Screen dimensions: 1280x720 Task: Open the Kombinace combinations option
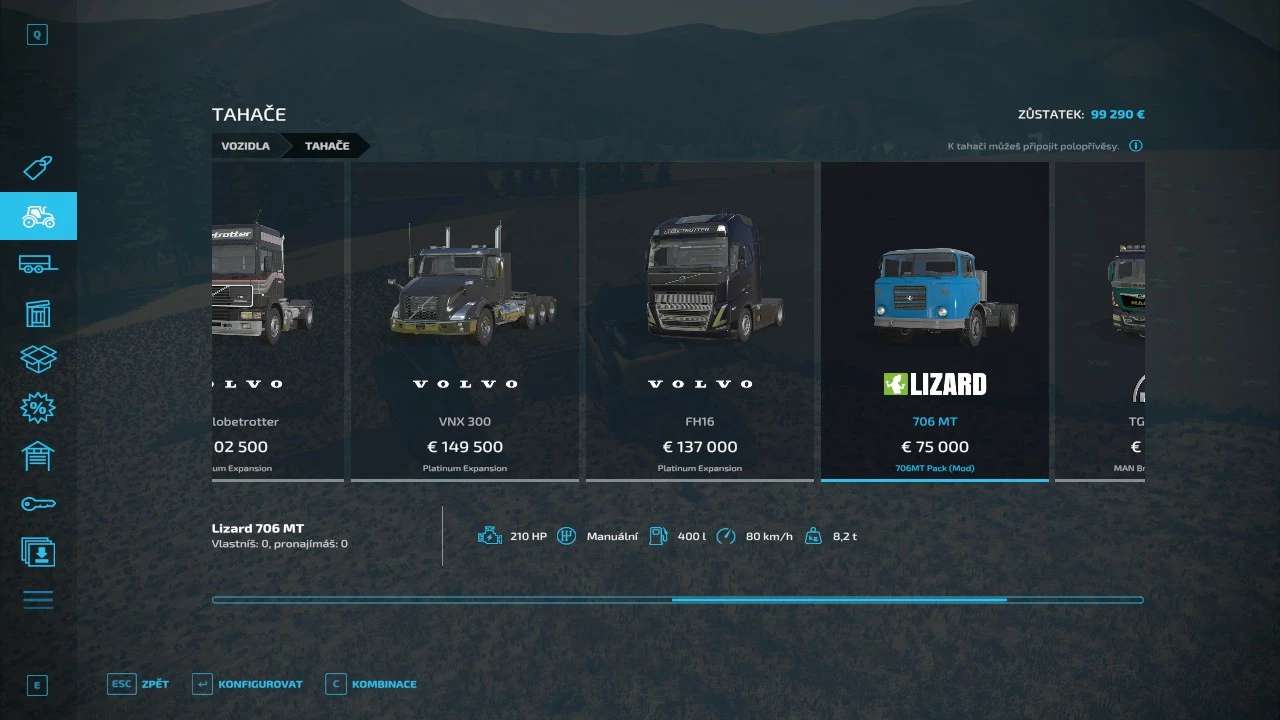point(371,684)
